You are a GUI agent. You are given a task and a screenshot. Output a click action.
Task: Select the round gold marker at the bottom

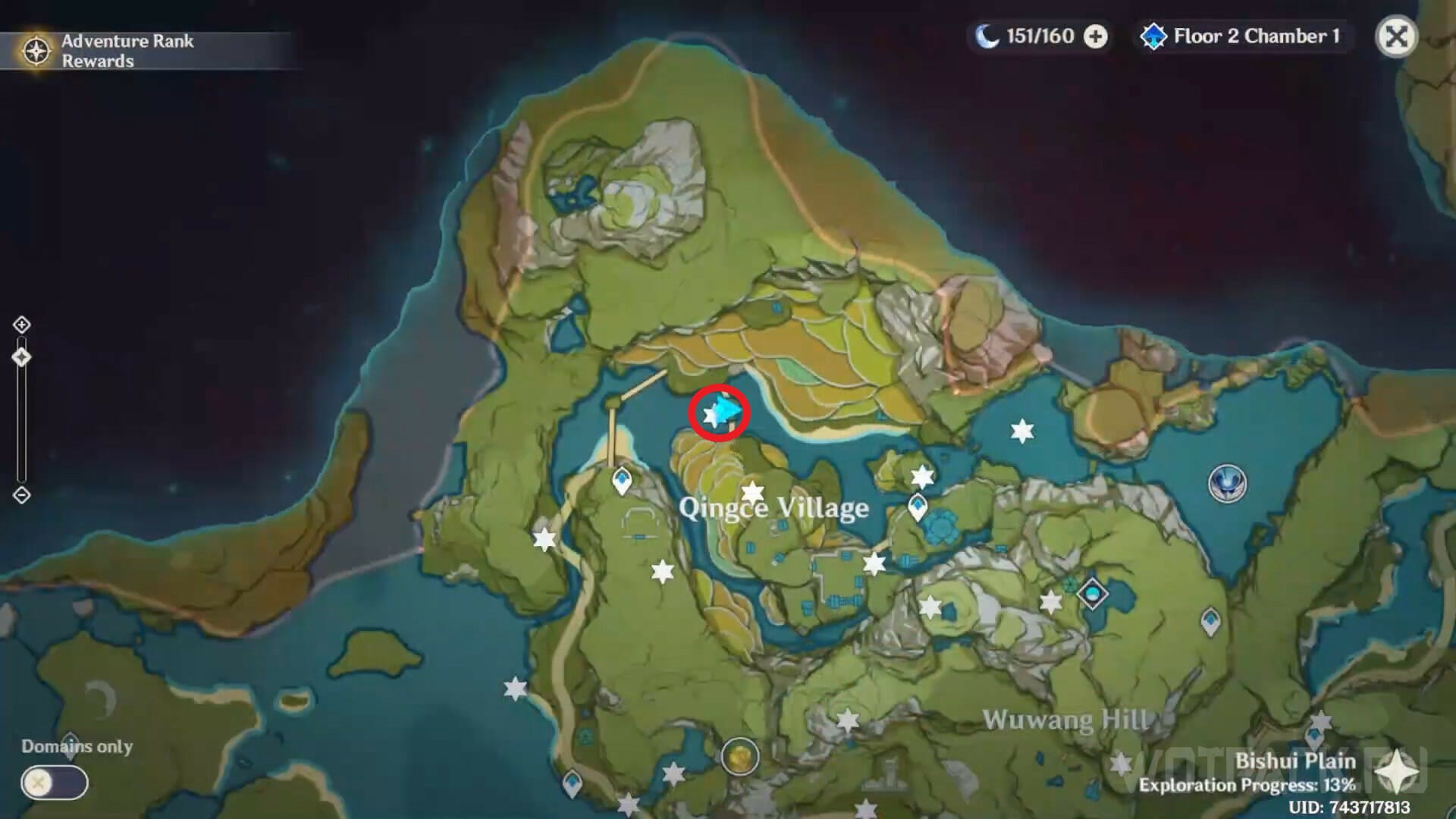pos(739,756)
